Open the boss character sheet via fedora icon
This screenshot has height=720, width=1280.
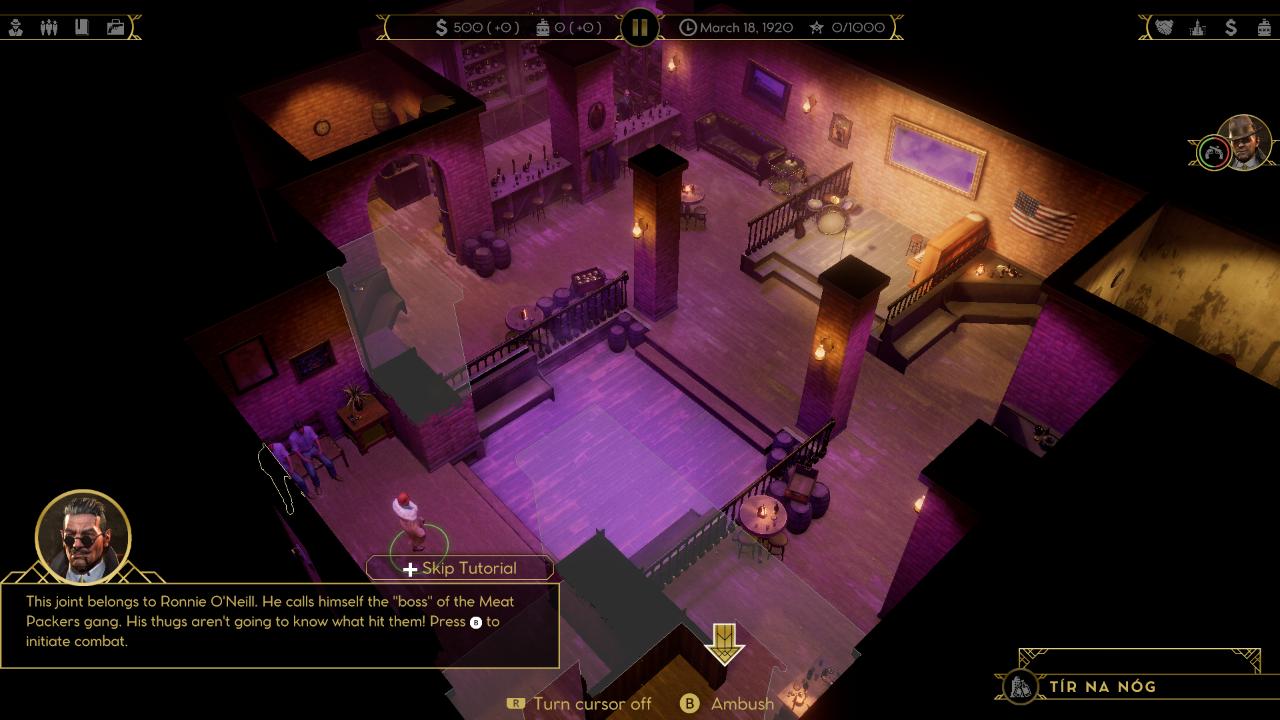click(15, 27)
